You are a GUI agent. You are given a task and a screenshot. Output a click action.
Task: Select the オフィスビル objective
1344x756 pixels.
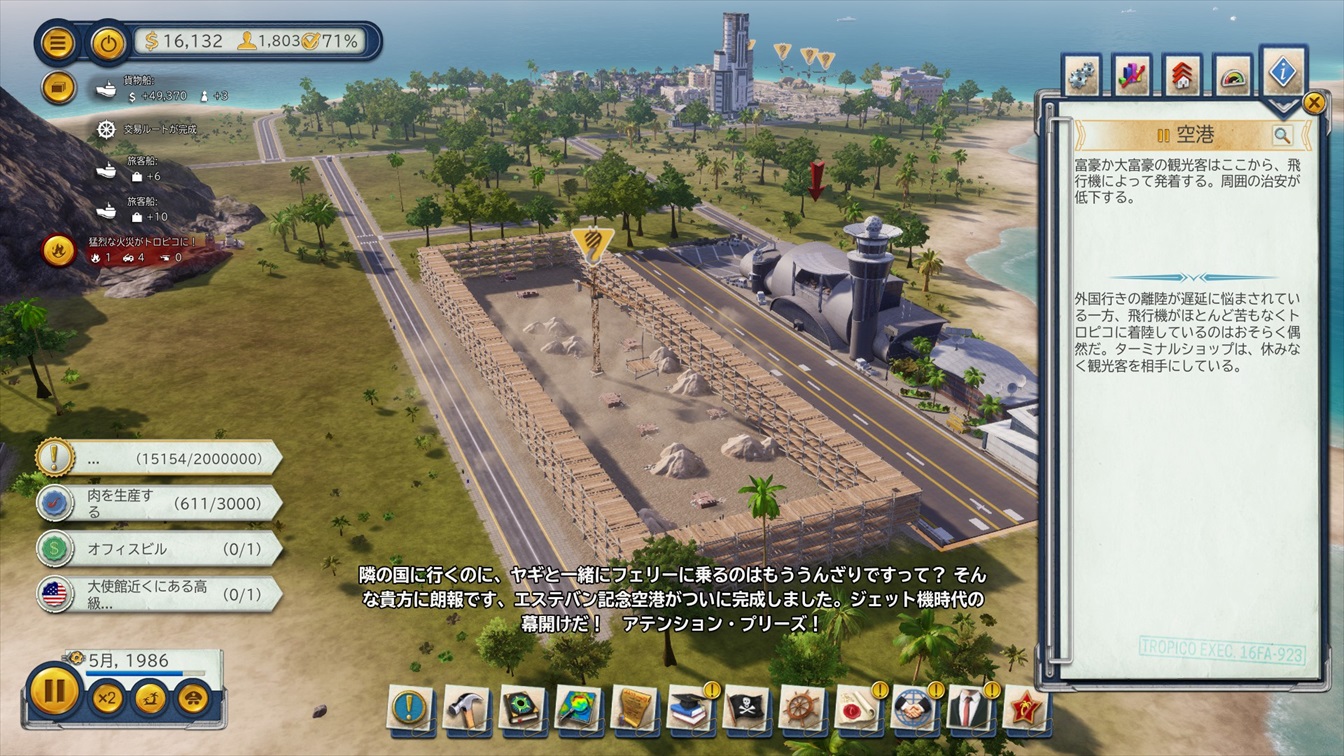[160, 549]
